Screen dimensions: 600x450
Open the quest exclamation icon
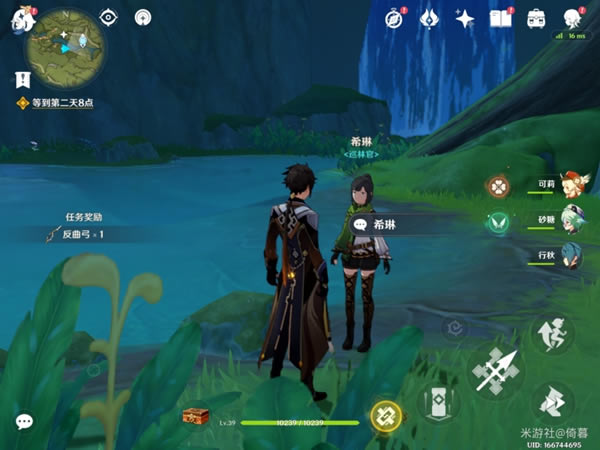pyautogui.click(x=23, y=79)
